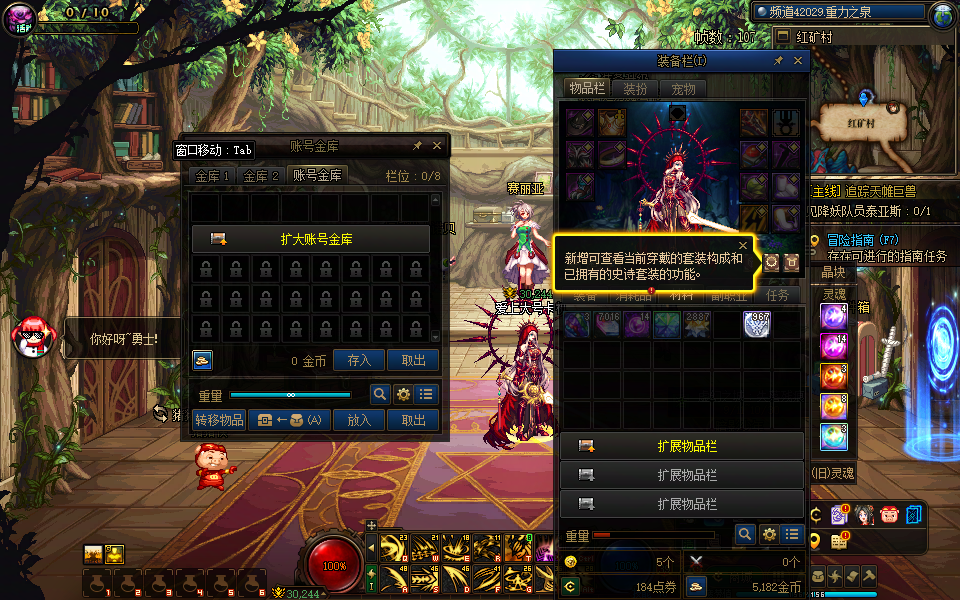Viewport: 960px width, 600px height.
Task: Open the inventory's gear settings button
Action: tap(768, 535)
